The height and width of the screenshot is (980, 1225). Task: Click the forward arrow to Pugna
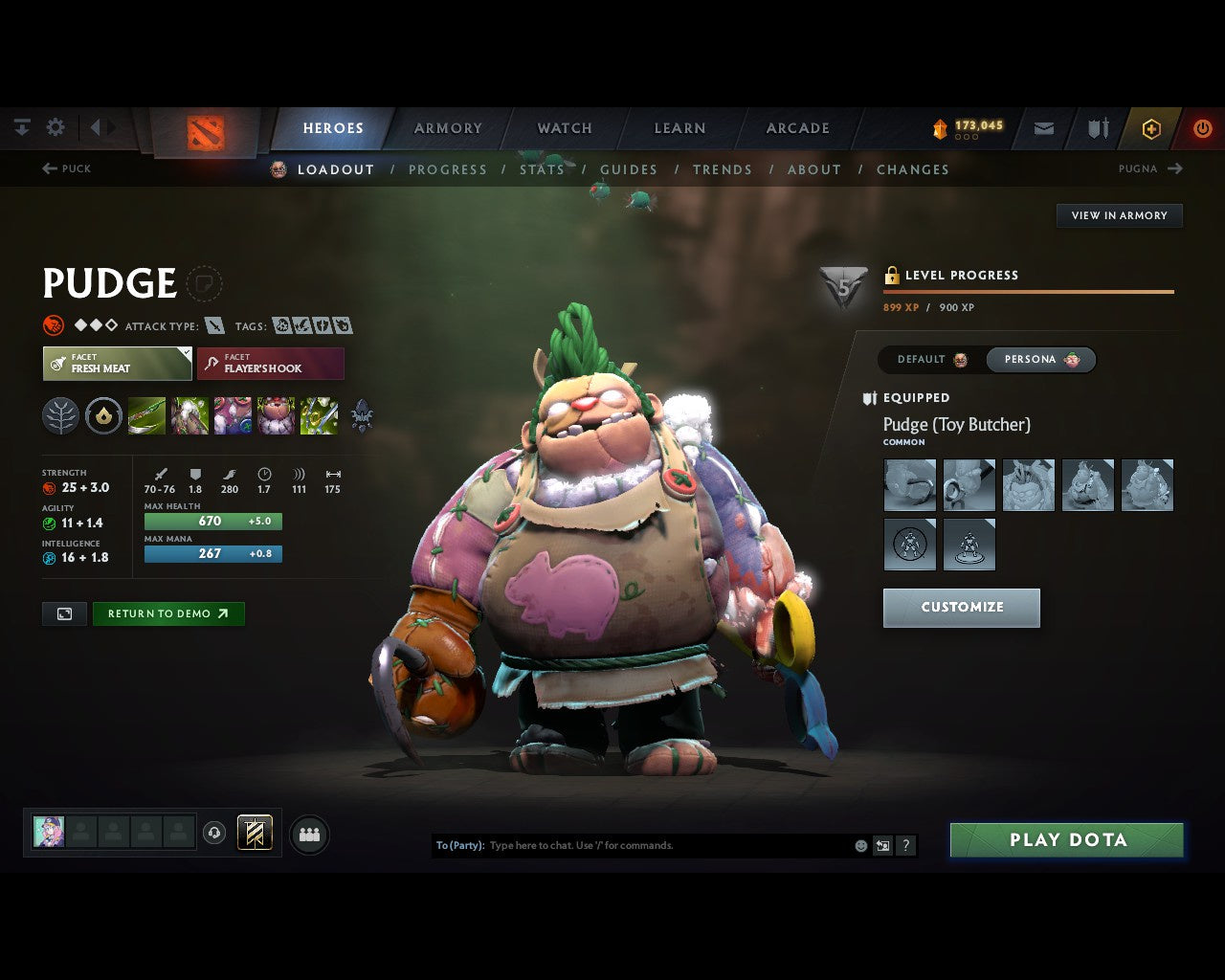(1177, 168)
